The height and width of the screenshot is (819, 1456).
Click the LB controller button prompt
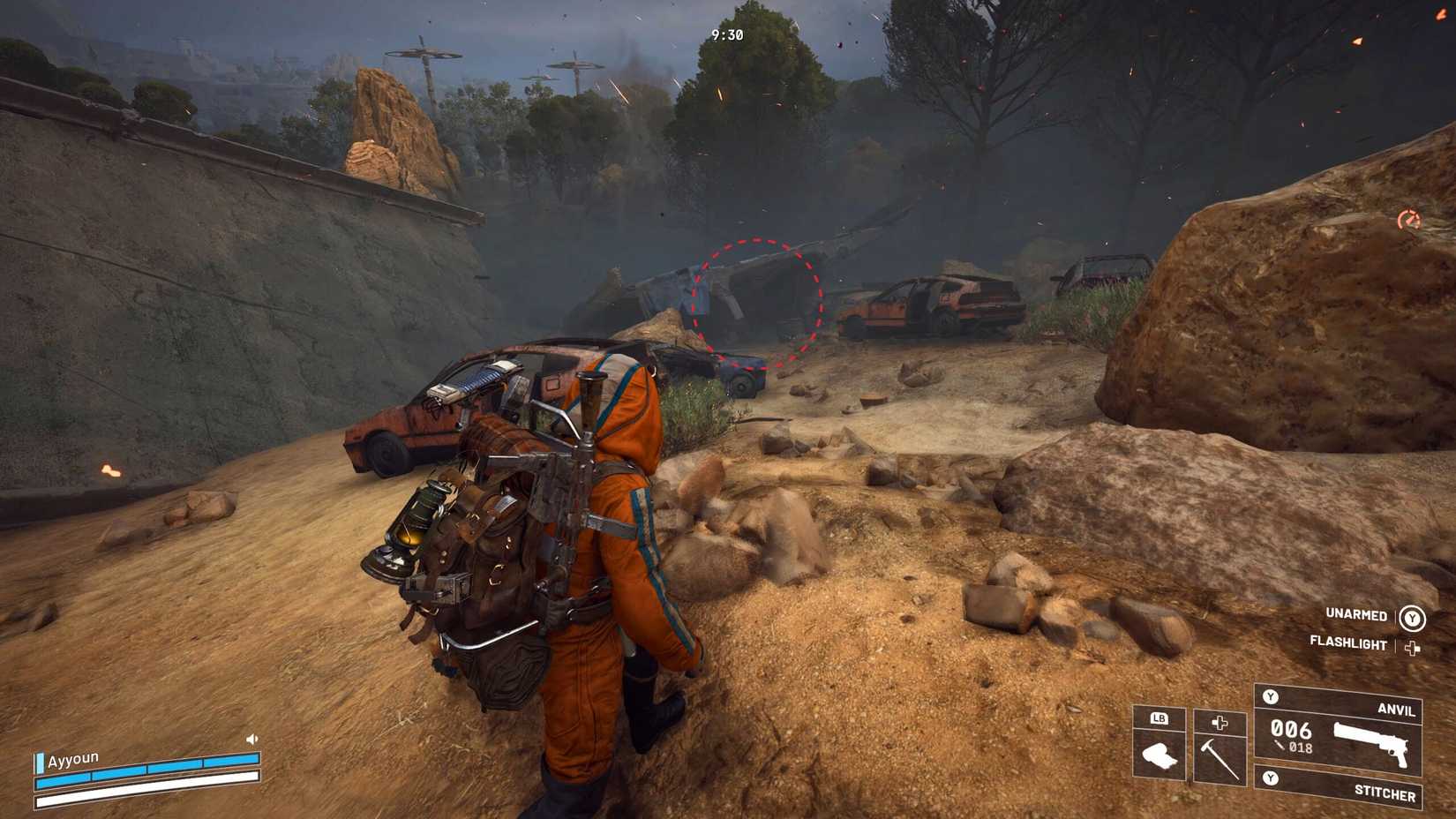pyautogui.click(x=1159, y=719)
